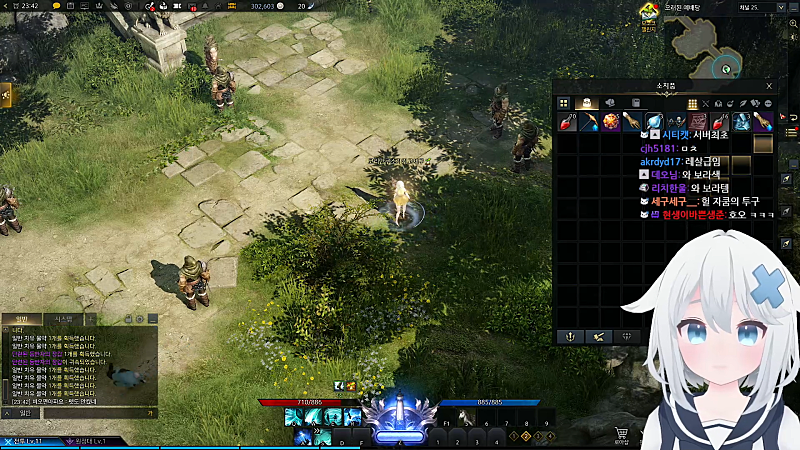Open the shop cart icon on the bottom bar

coord(621,434)
